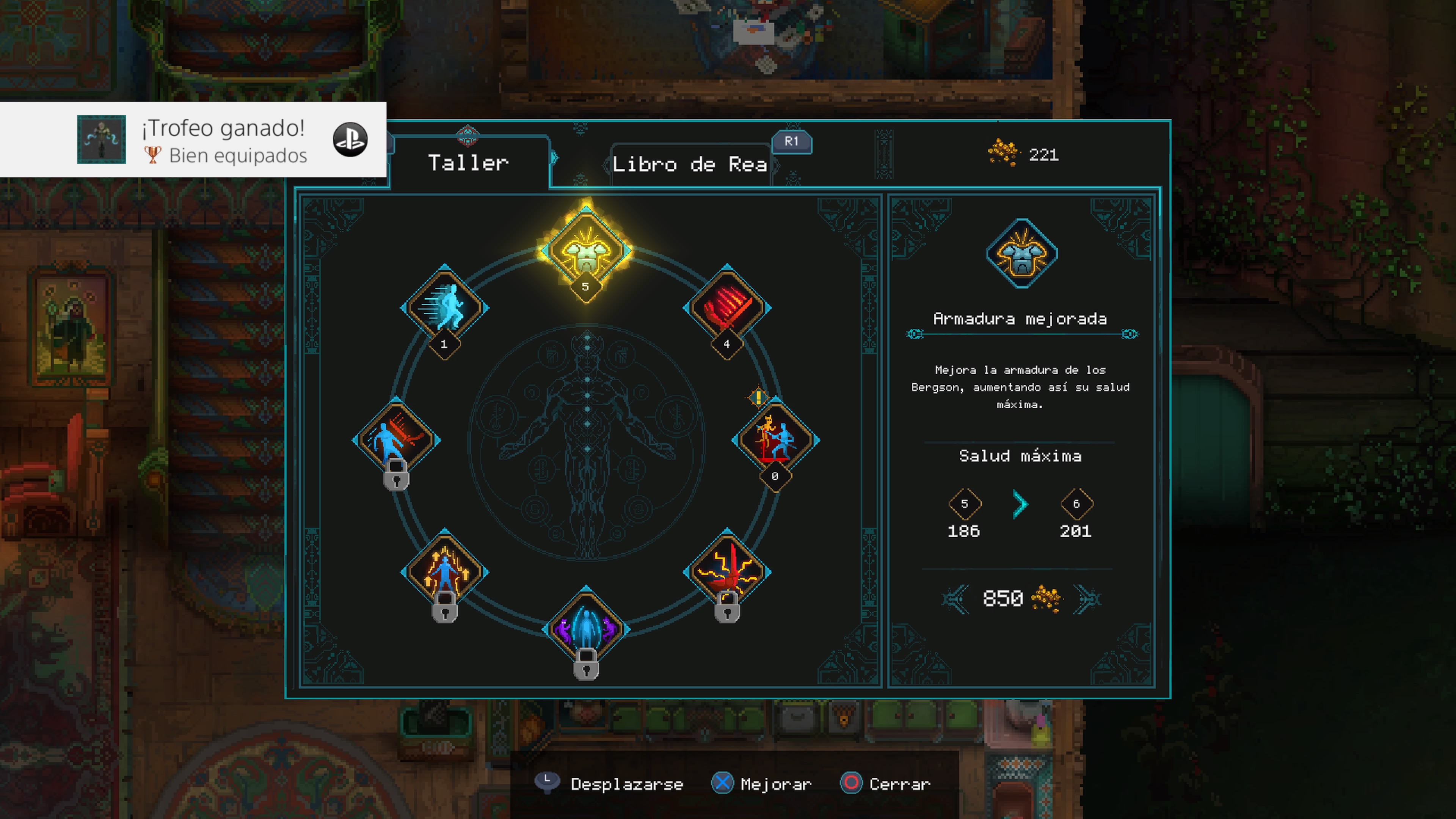Open the Libro de Rea tab

coord(690,165)
